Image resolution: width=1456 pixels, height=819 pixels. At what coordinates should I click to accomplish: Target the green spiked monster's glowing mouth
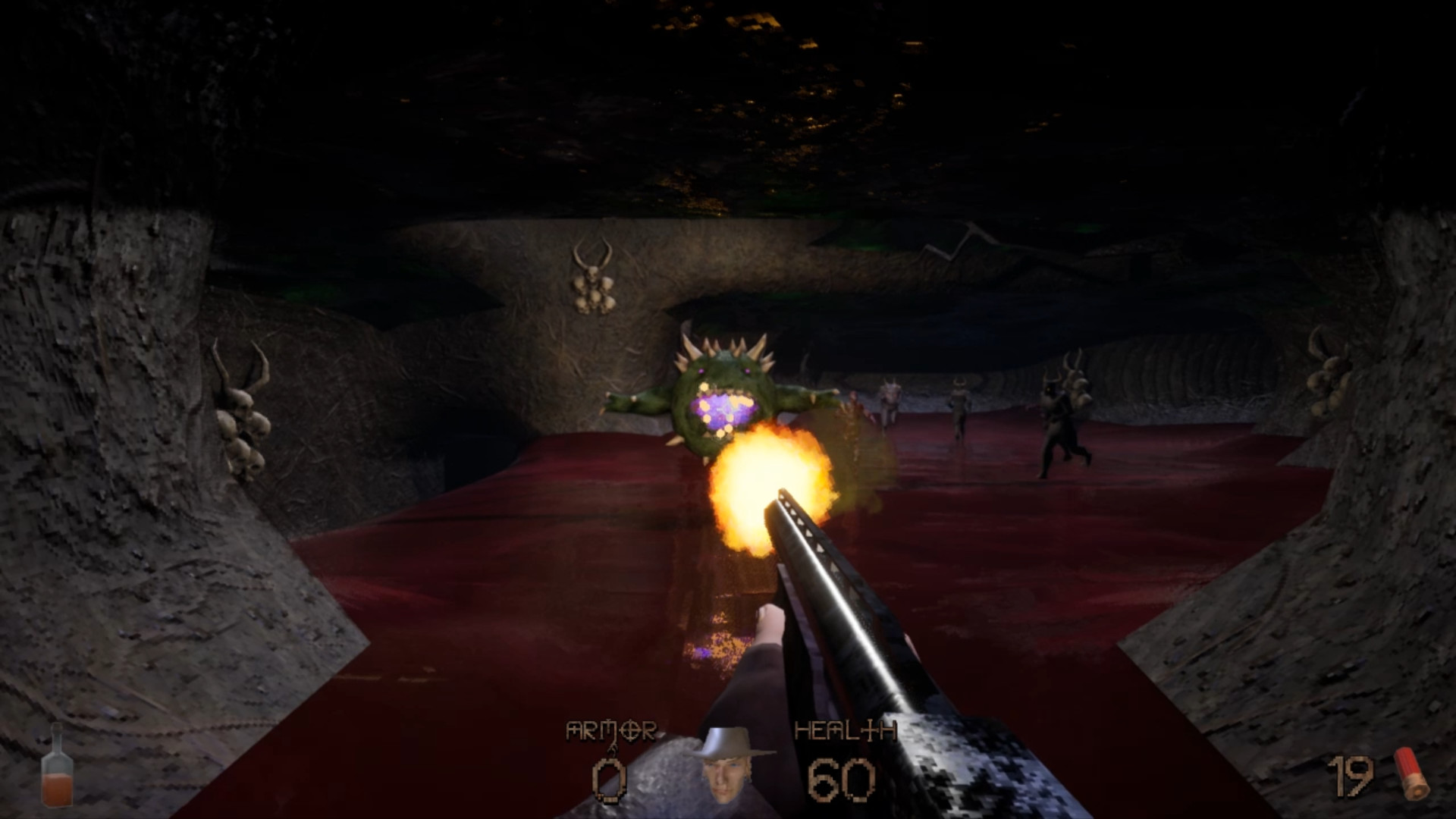point(724,409)
